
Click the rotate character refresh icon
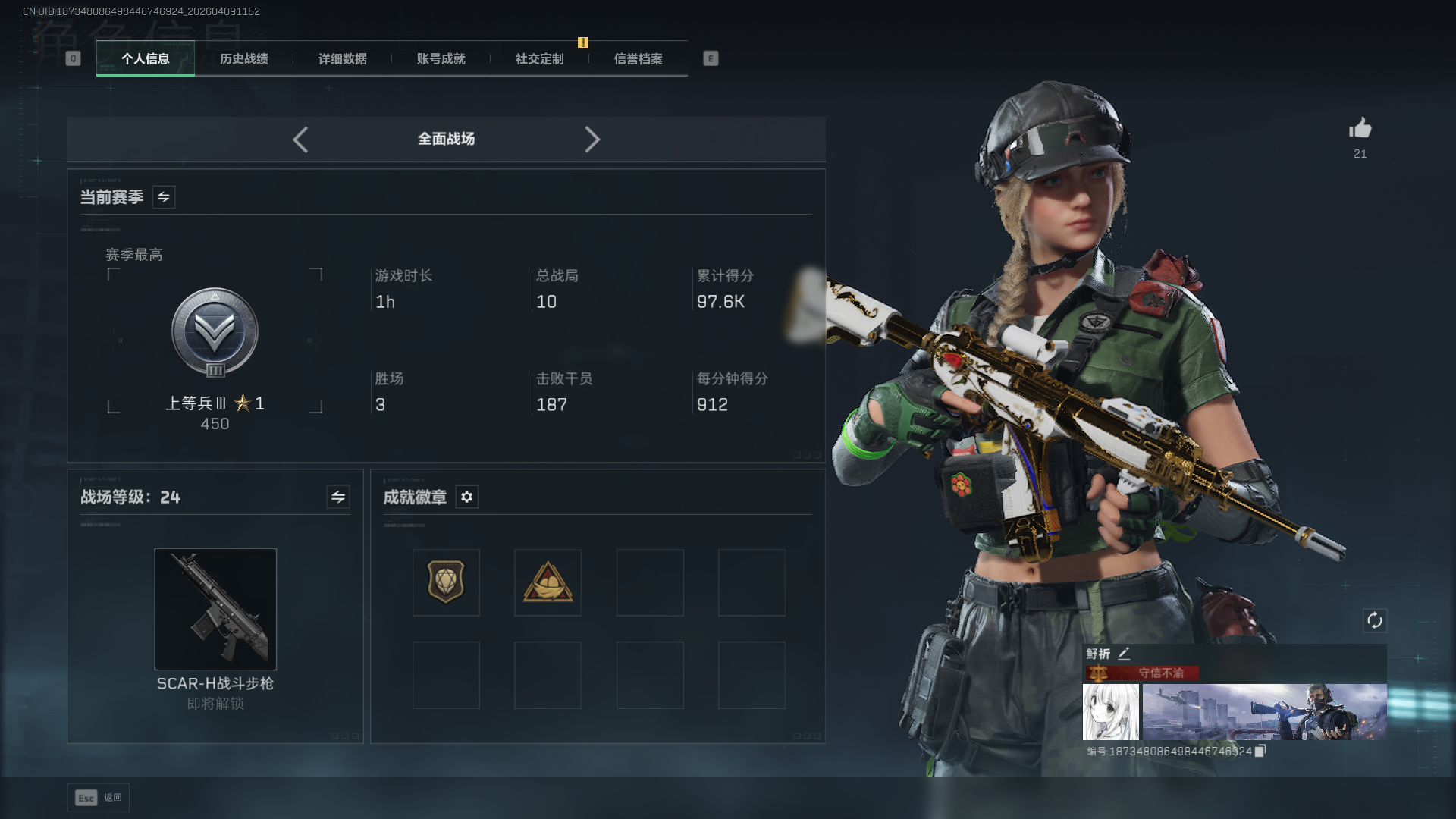(1375, 620)
